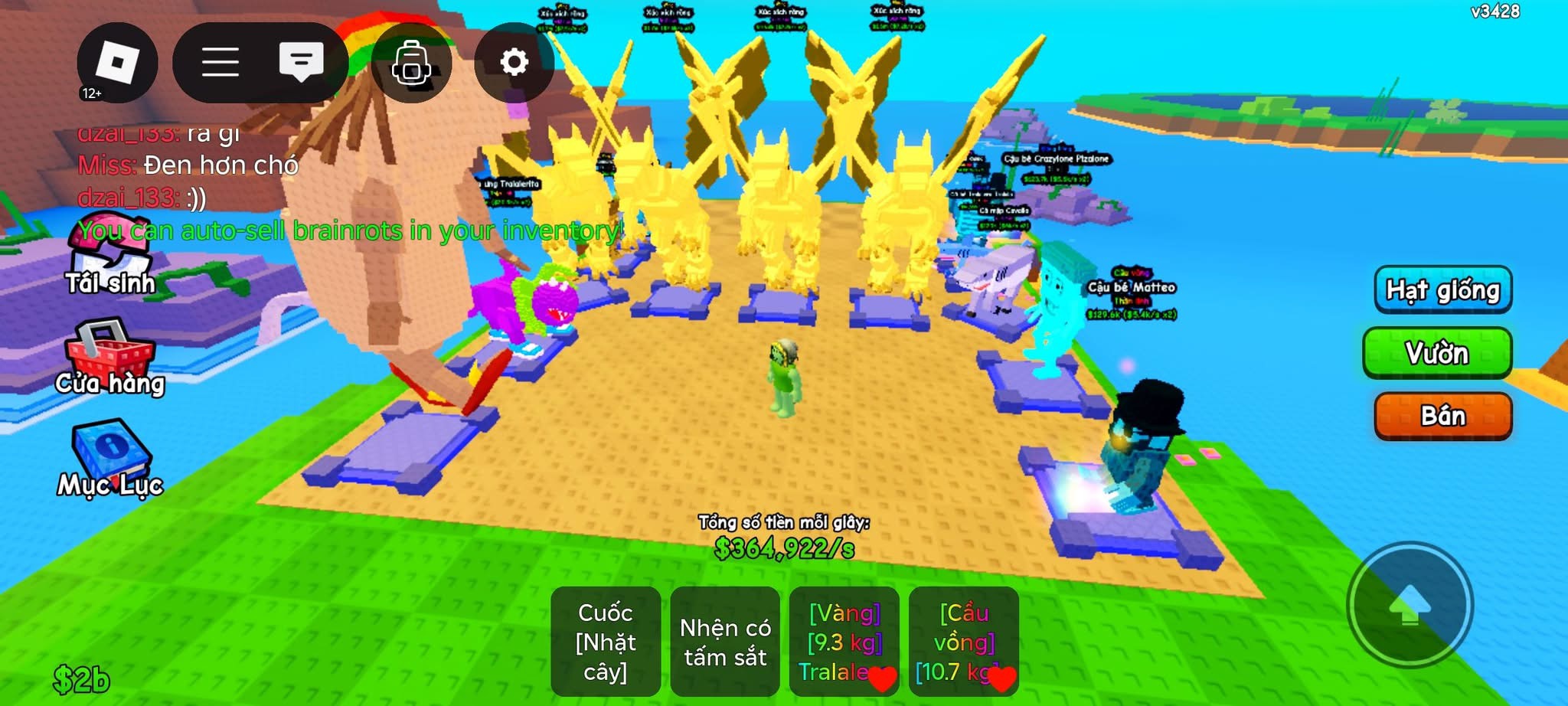Tap the jump arrow button

point(1410,605)
